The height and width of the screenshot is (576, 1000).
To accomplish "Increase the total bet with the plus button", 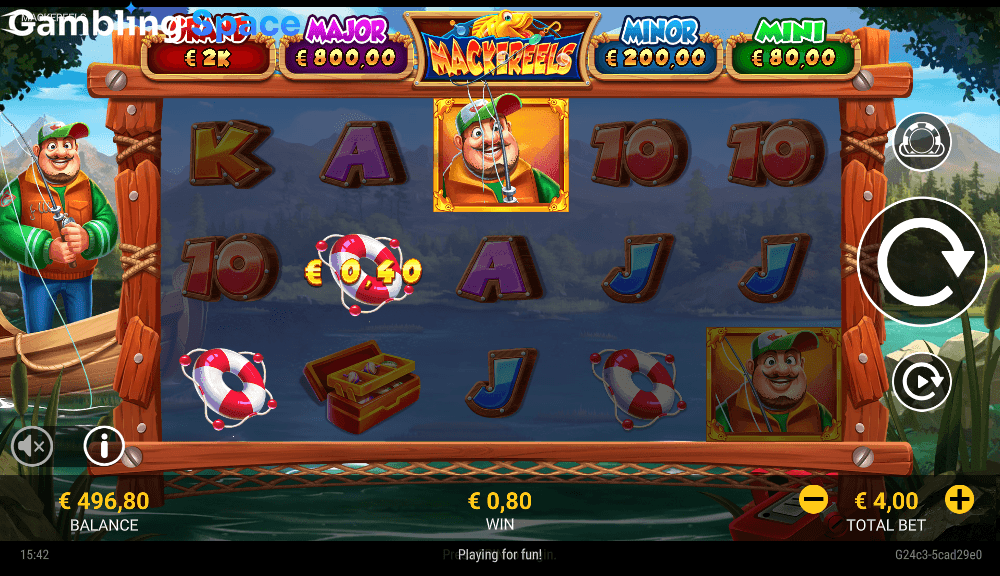I will [959, 499].
